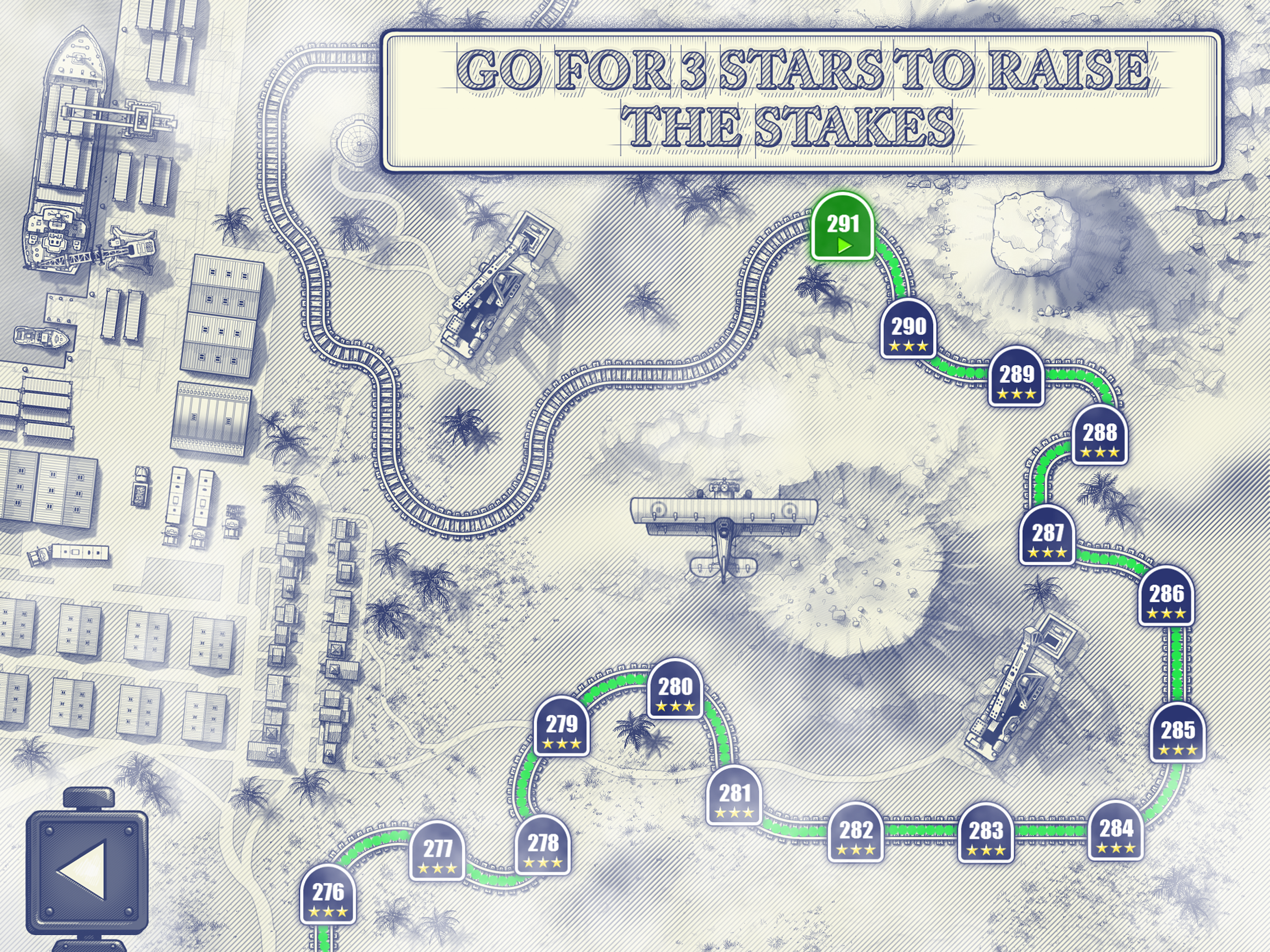Open level 288 marker
The height and width of the screenshot is (952, 1270).
click(1099, 436)
